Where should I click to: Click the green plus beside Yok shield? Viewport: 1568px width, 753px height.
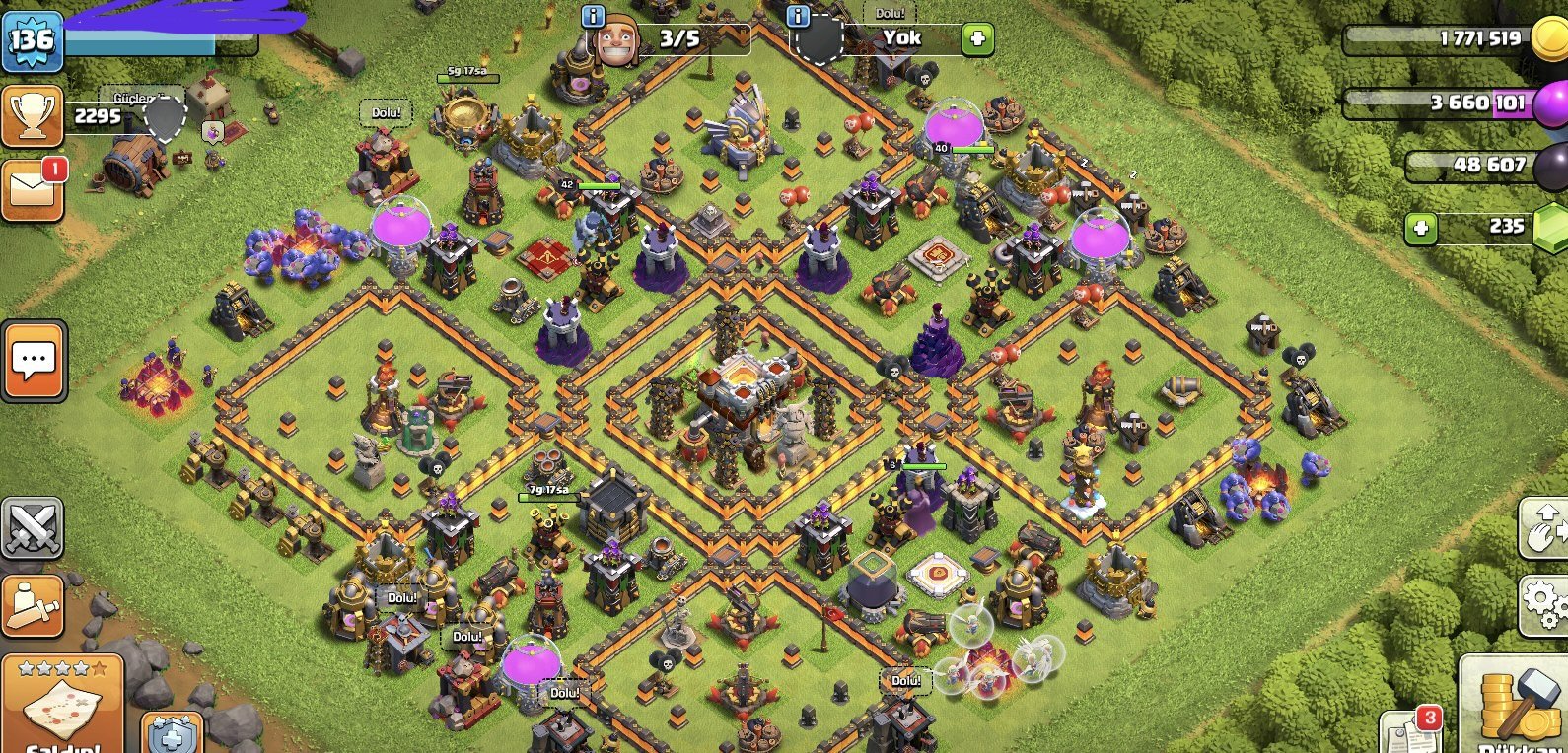[977, 39]
